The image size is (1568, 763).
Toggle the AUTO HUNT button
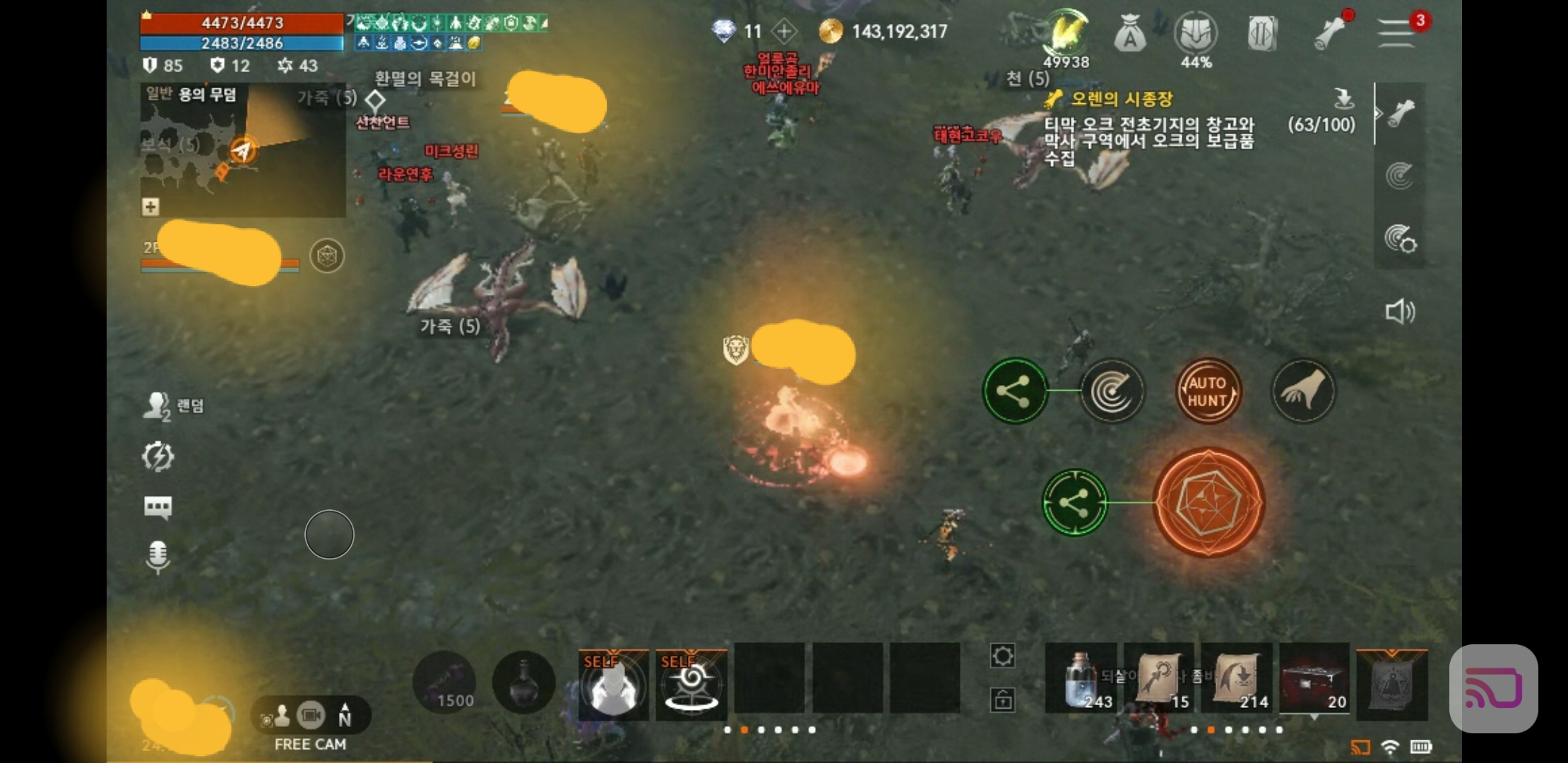pos(1208,391)
